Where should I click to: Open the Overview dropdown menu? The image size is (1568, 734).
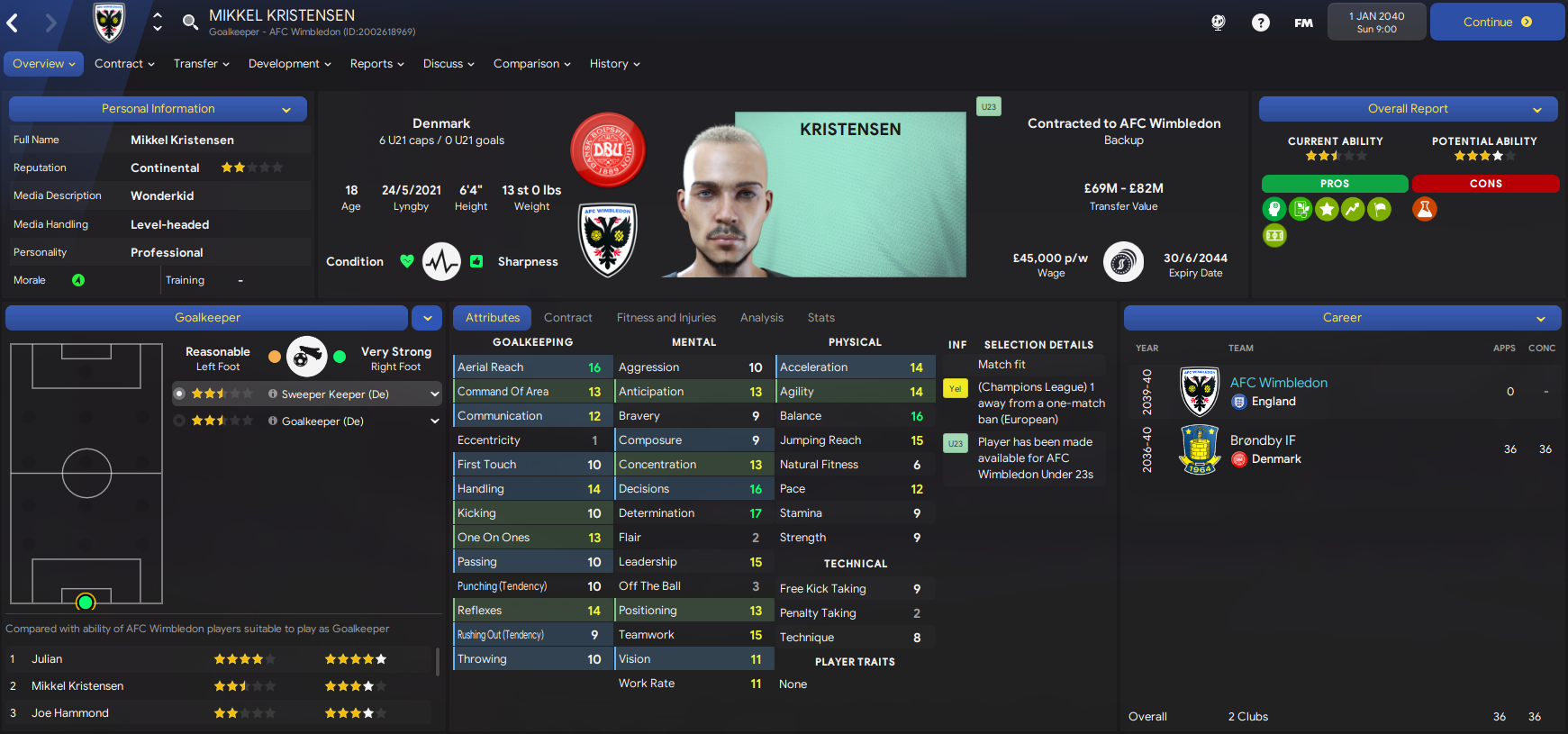pos(43,64)
